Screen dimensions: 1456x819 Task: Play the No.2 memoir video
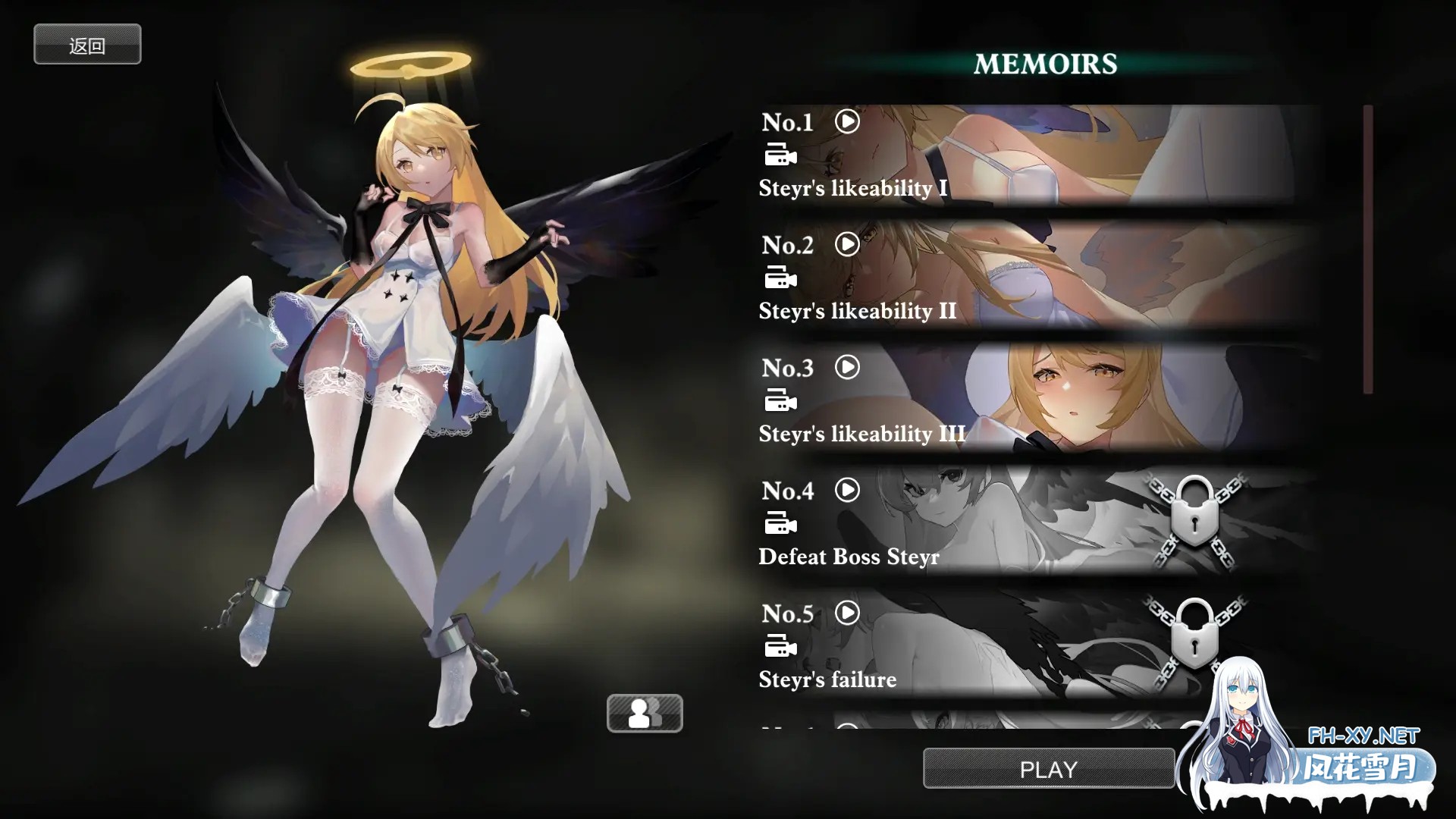coord(847,244)
